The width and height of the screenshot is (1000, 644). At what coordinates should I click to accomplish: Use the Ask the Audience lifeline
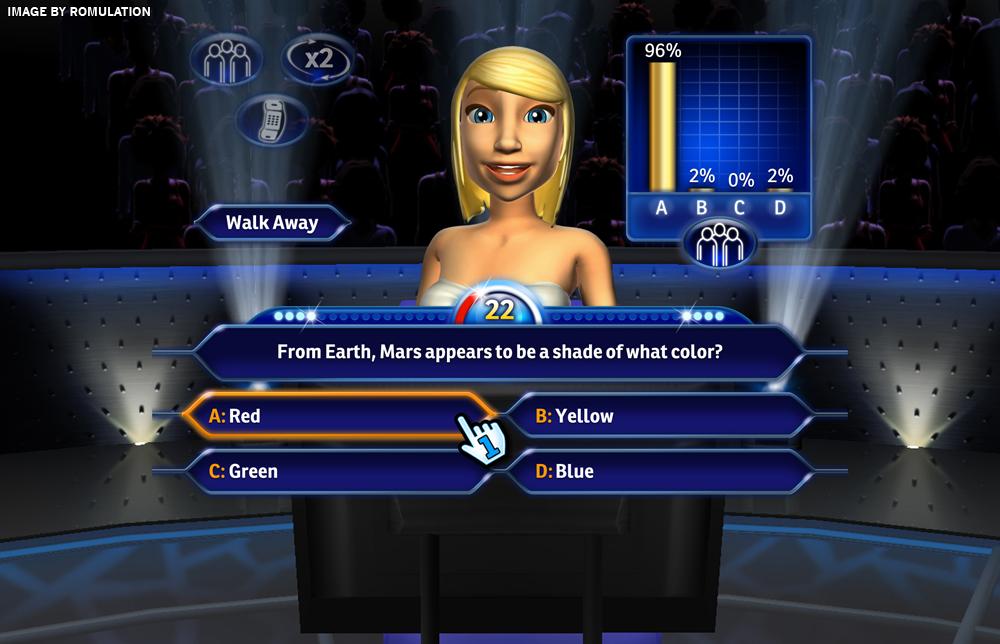tap(225, 61)
